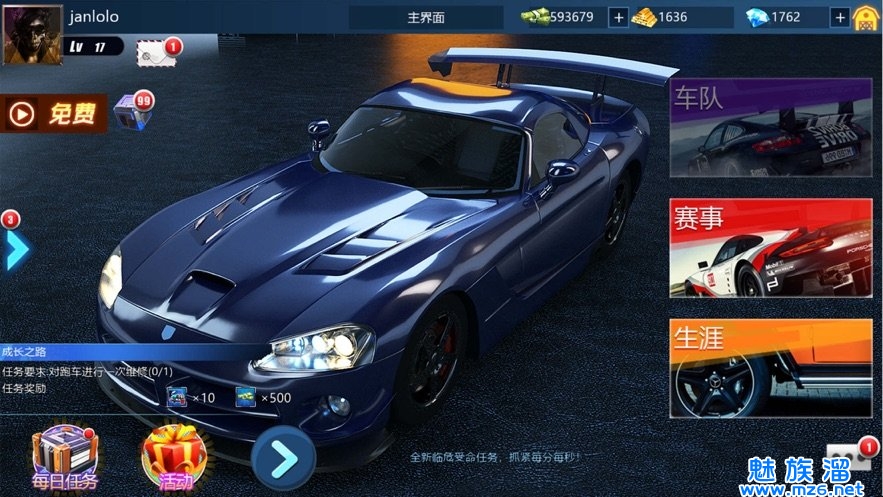883x497 pixels.
Task: Enter the 赛事 events menu
Action: 770,248
